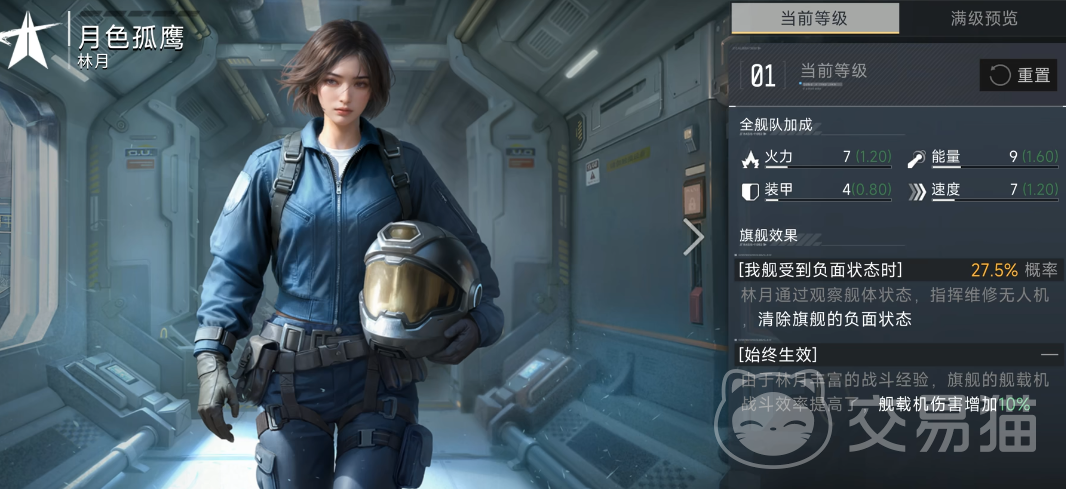Select the 我舰受到负面状态时 flagship effect row
Viewport: 1066px width, 489px height.
tap(897, 270)
